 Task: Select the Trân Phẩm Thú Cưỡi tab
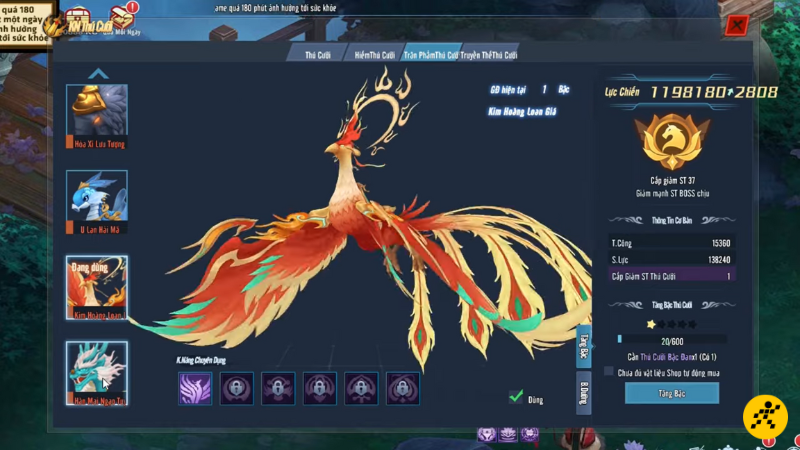coord(430,54)
